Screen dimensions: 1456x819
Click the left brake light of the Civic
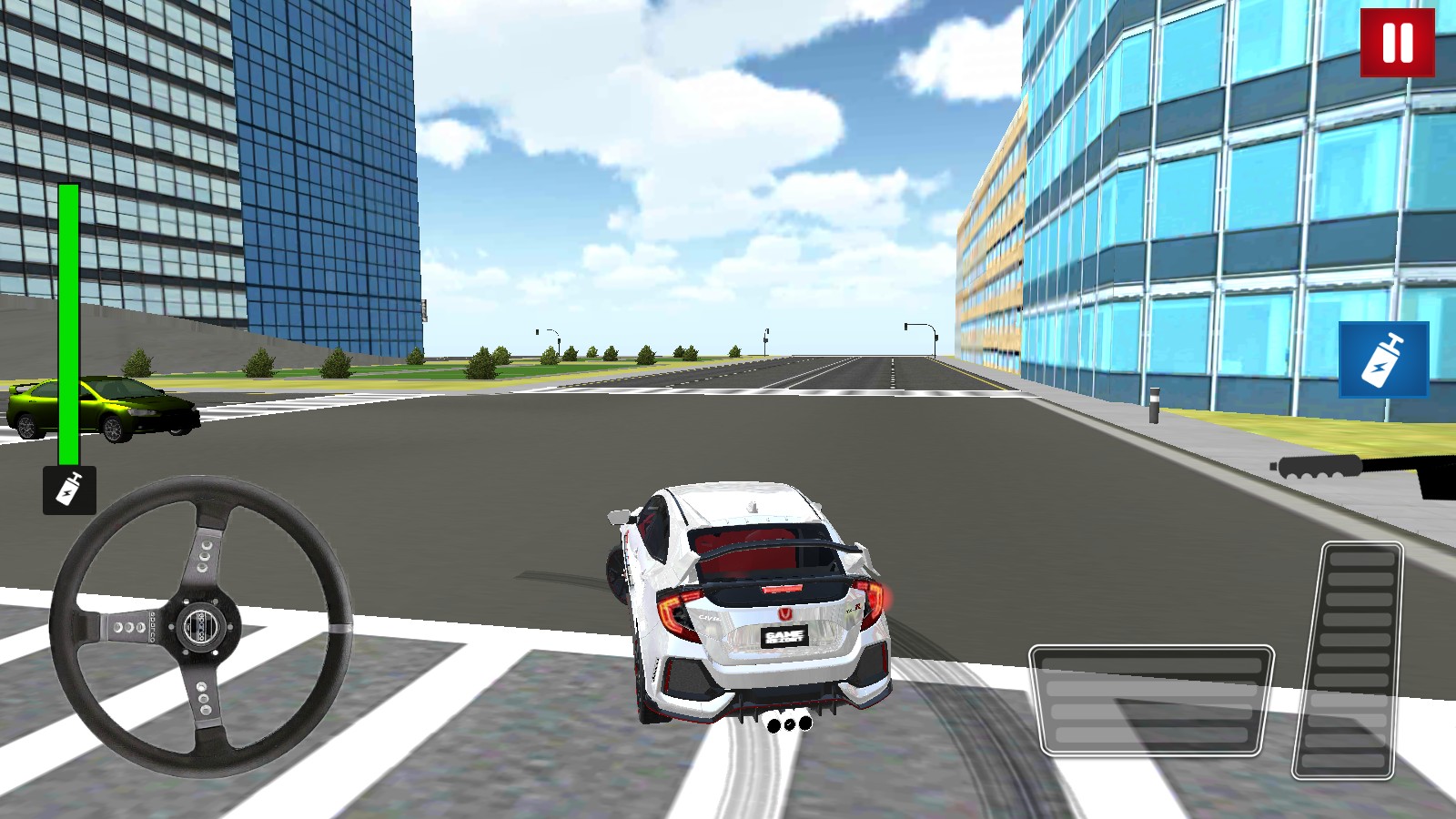(673, 610)
